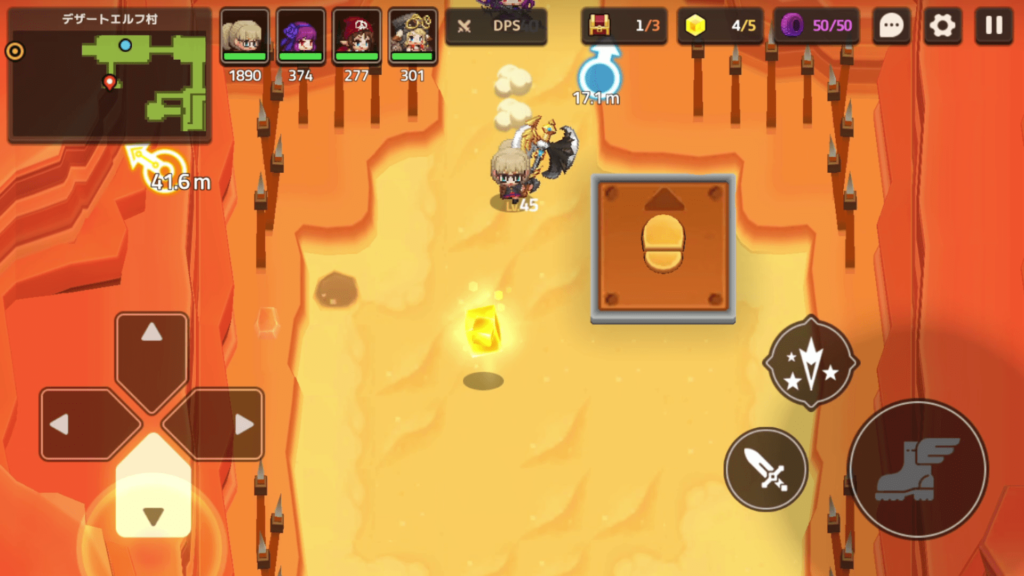Viewport: 1024px width, 576px height.
Task: Open the settings gear menu
Action: 942,26
